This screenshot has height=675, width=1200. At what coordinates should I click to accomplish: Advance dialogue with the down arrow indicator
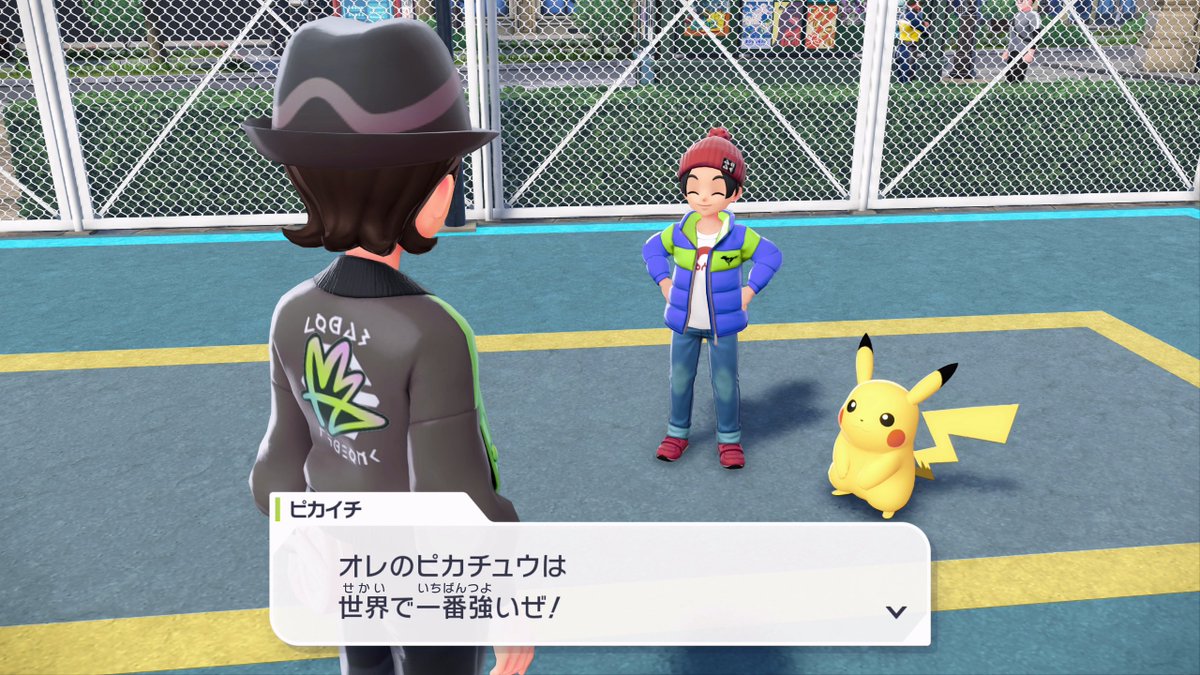(896, 611)
